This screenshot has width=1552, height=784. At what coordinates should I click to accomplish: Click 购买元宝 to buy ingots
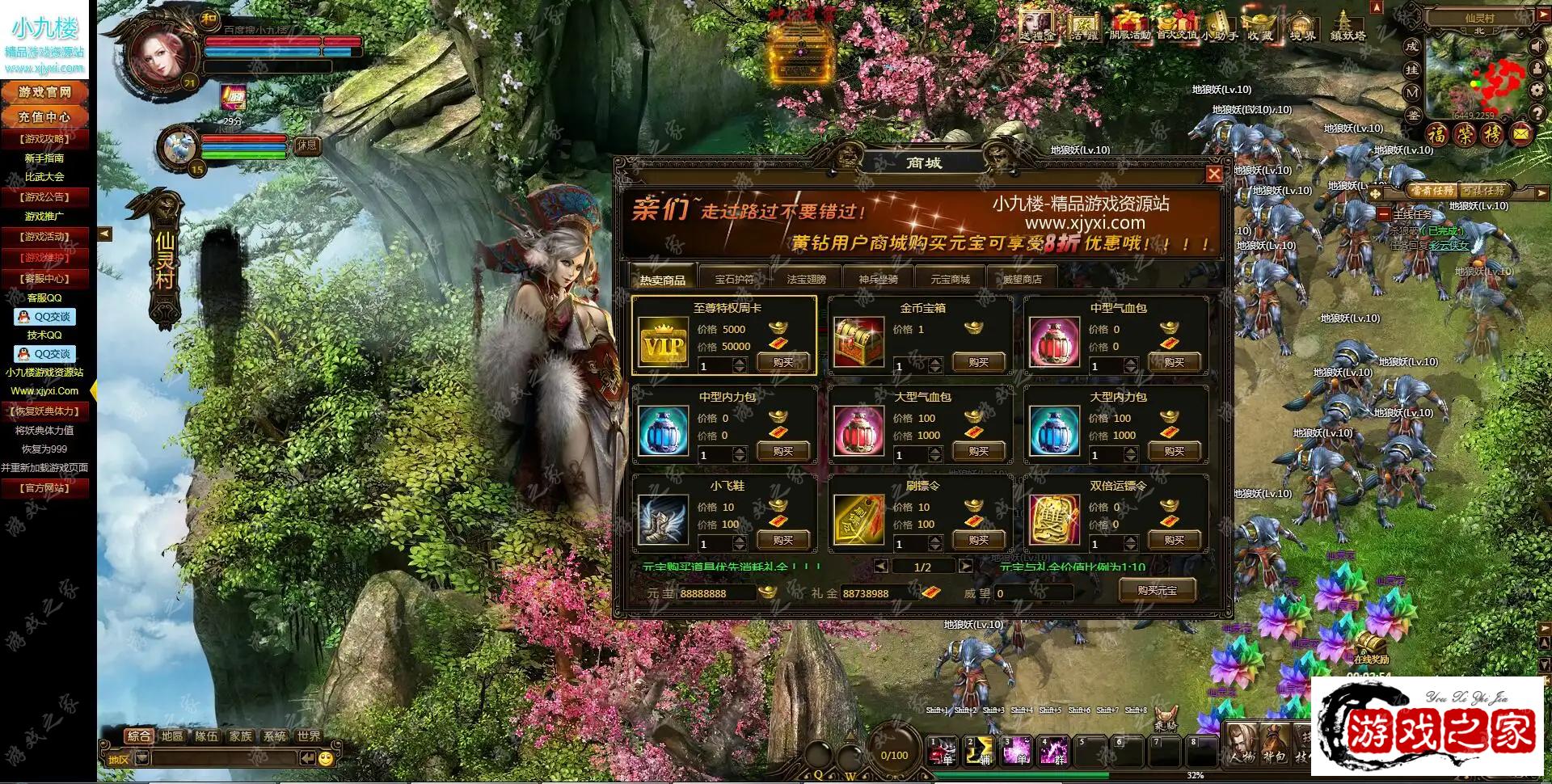(x=1157, y=590)
